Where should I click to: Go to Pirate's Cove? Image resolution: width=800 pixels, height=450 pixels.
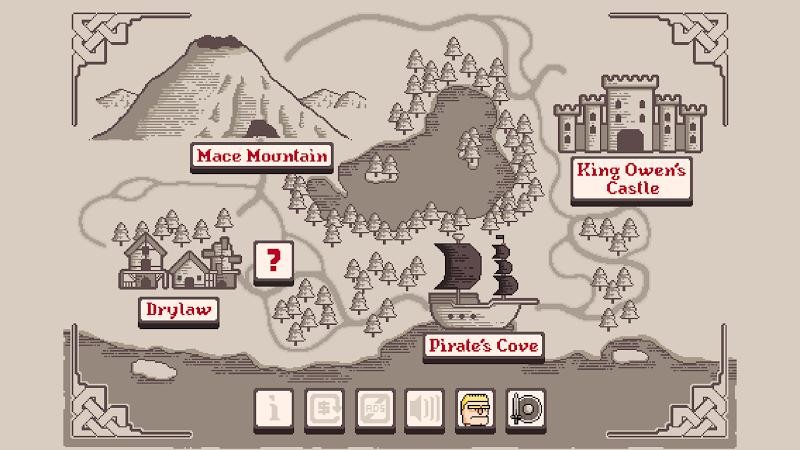click(x=484, y=346)
